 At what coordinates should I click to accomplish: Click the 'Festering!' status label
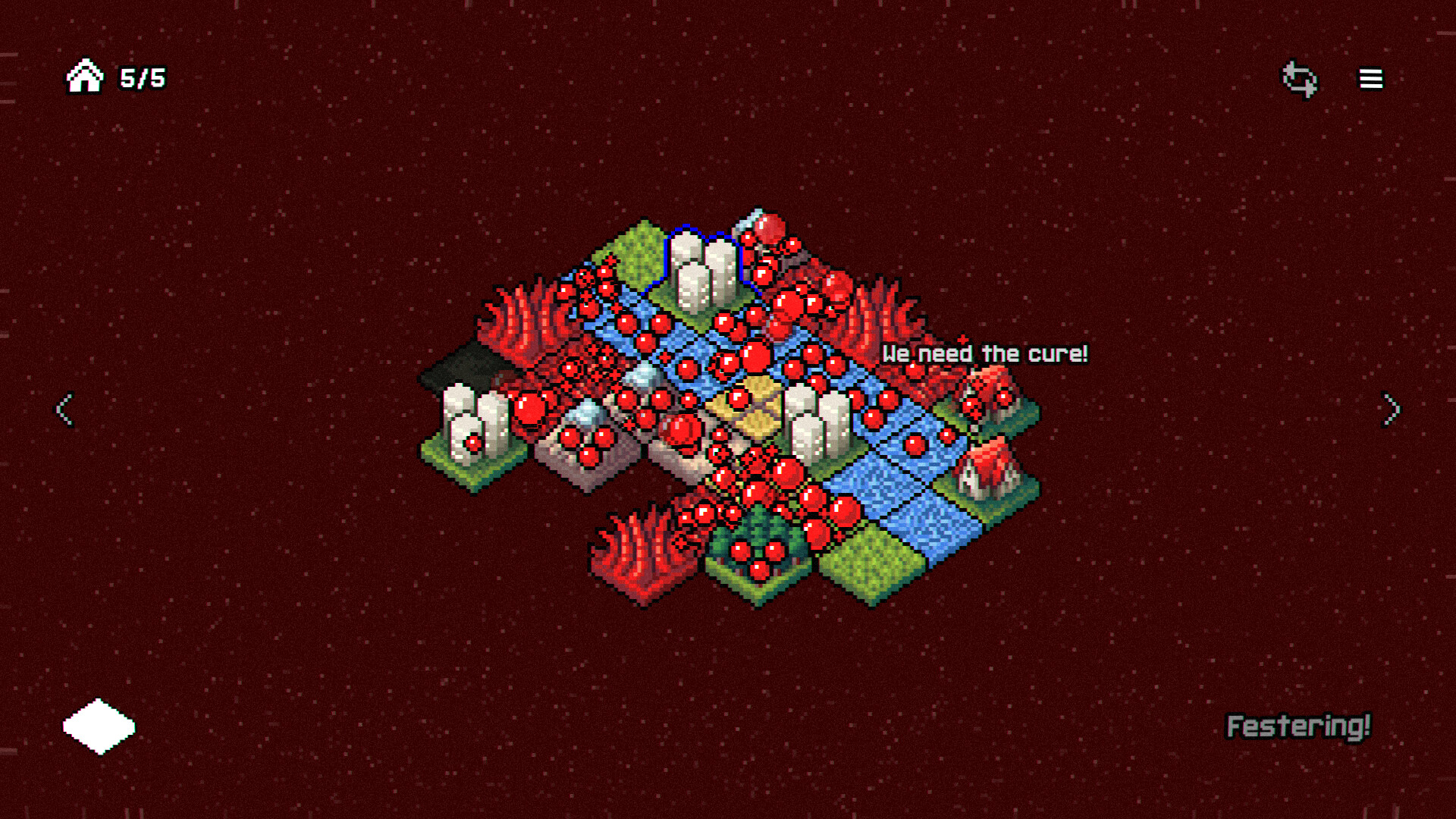(x=1299, y=726)
